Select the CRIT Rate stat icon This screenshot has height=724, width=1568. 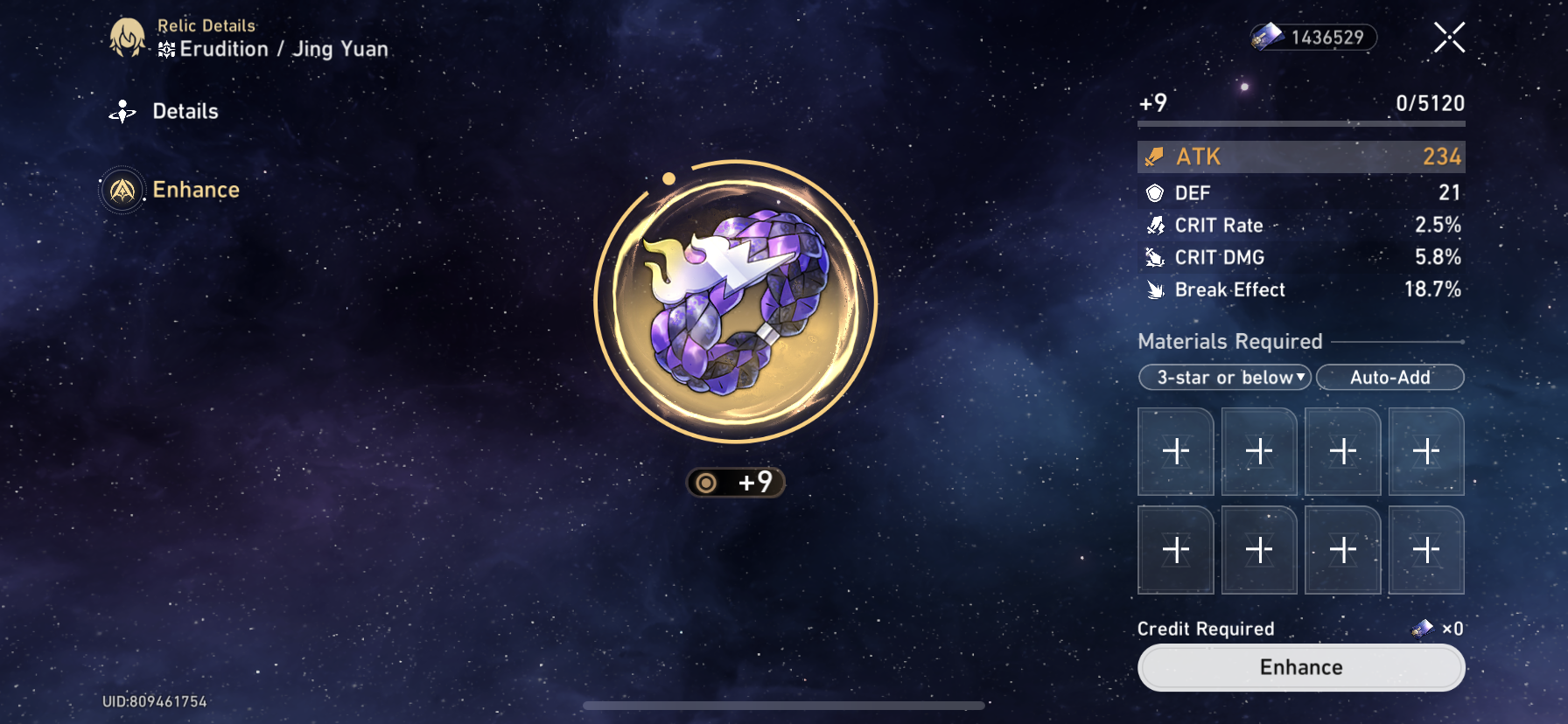tap(1155, 225)
